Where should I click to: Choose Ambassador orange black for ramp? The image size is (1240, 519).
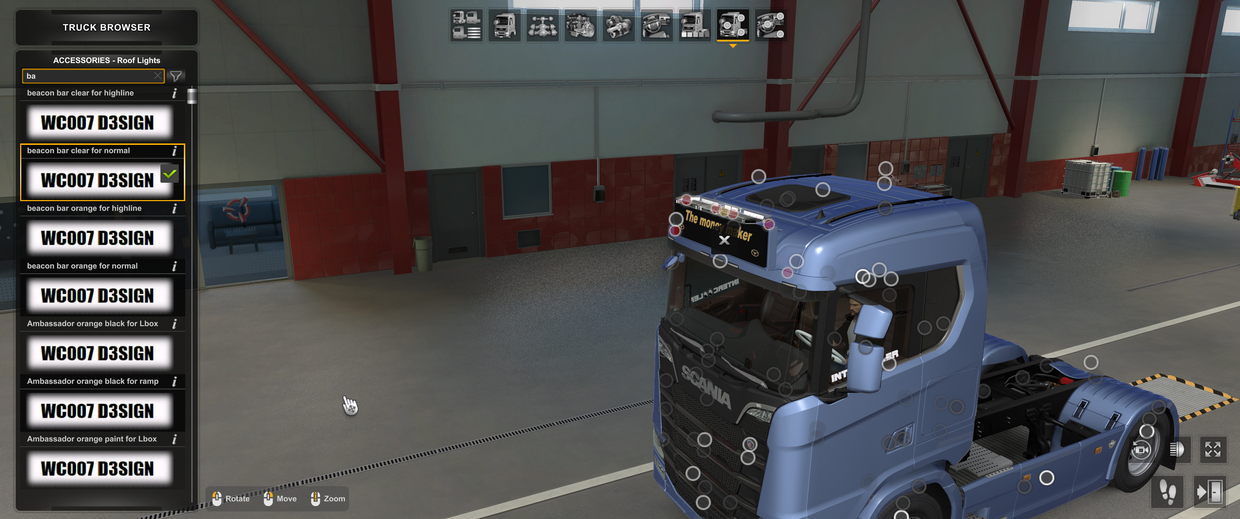point(97,411)
